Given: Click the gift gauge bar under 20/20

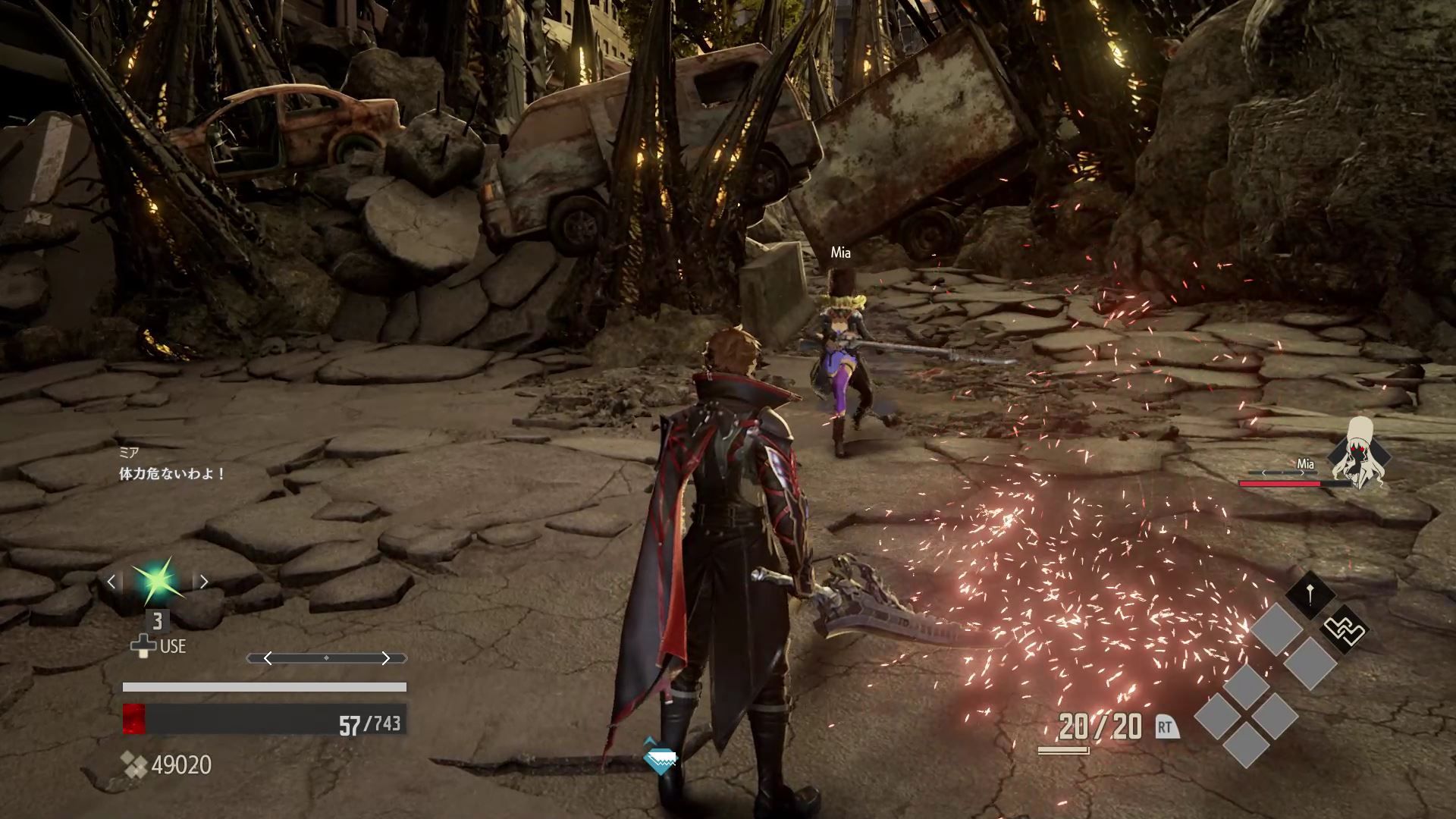Looking at the screenshot, I should point(1064,749).
